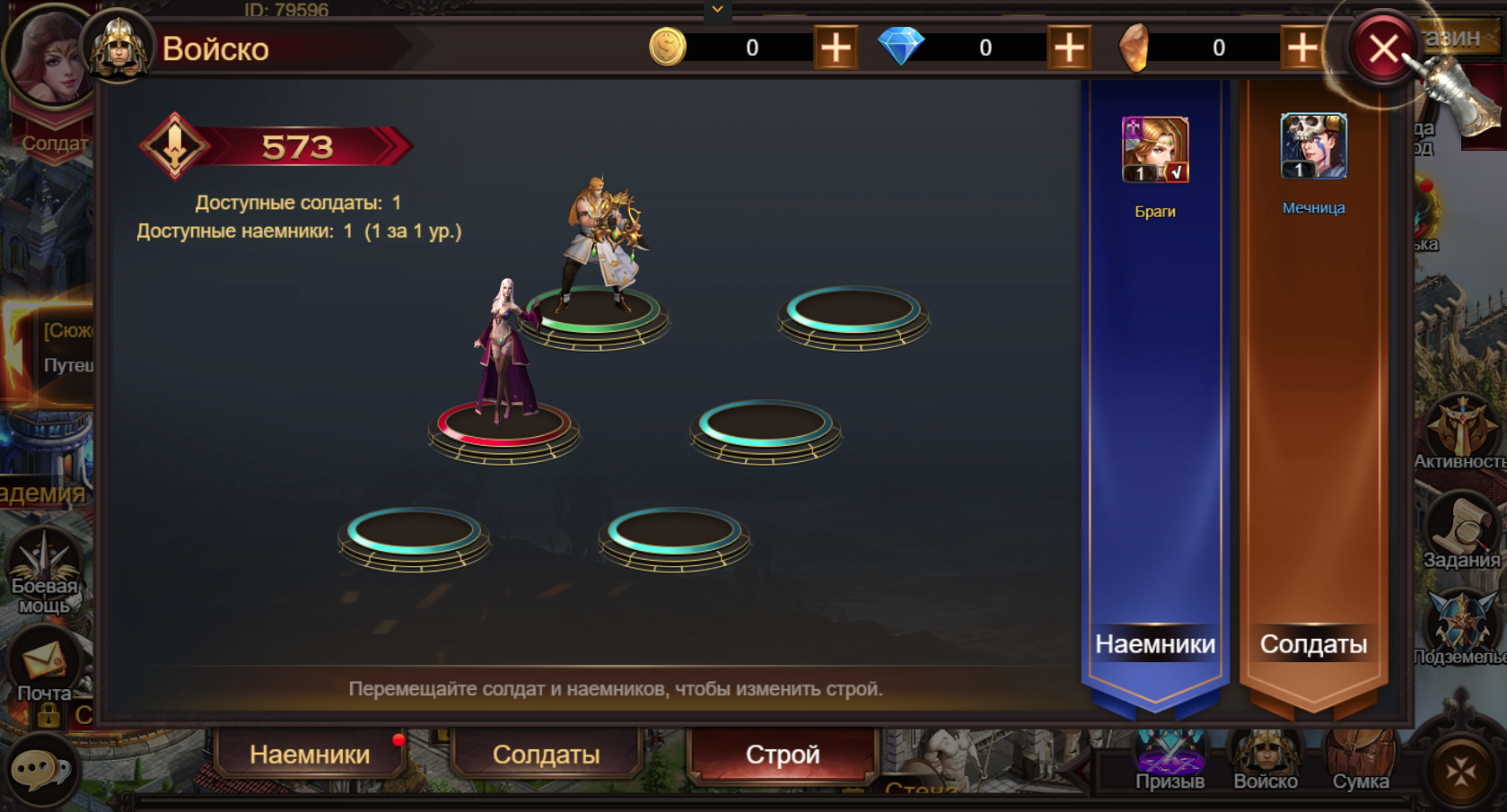Expand the dropdown arrow at top center

[717, 10]
